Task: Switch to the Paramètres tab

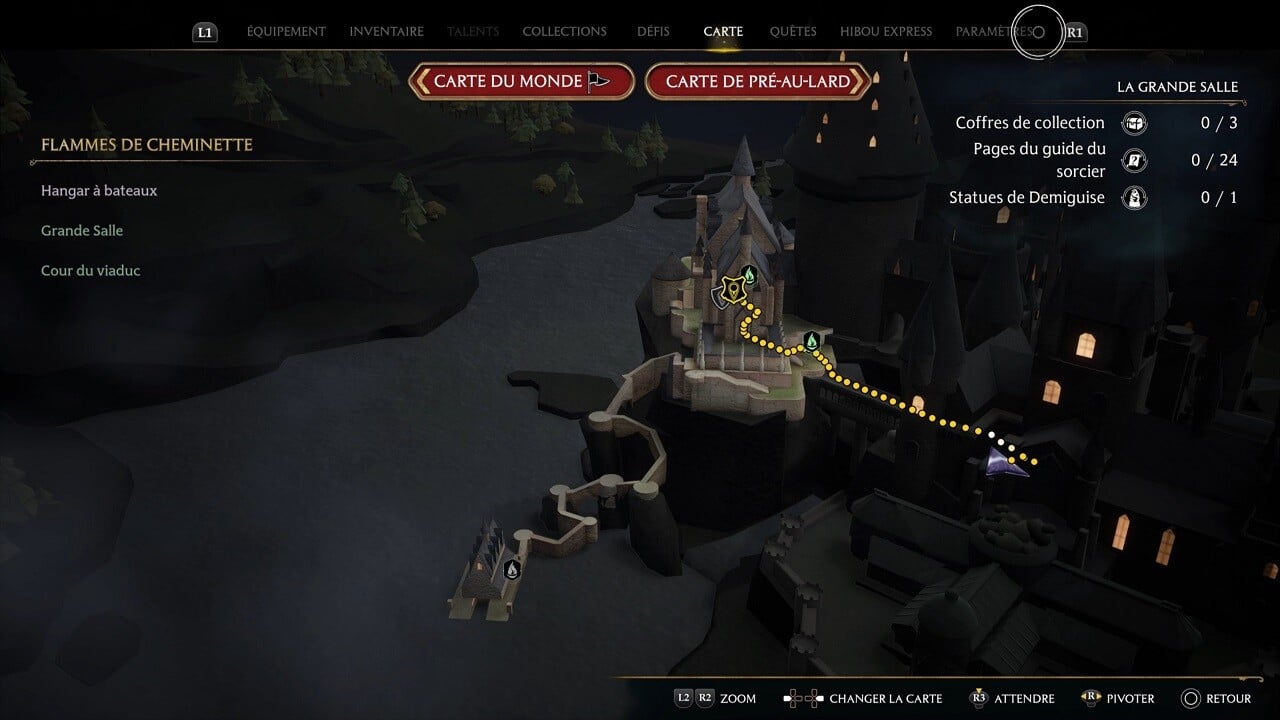Action: tap(994, 32)
